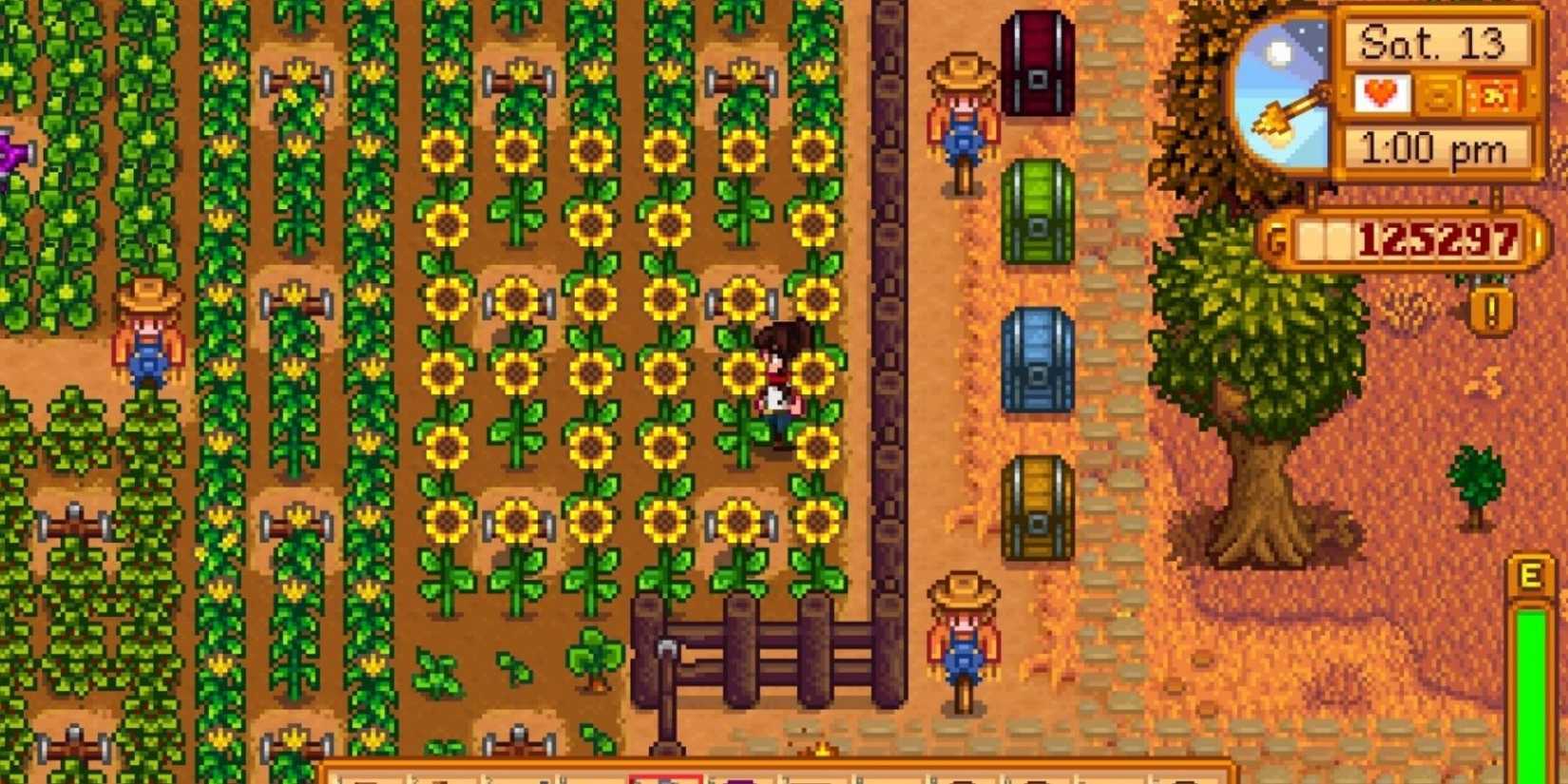Click the moon graphic in the clock window
Viewport: 1568px width, 784px height.
click(1277, 52)
